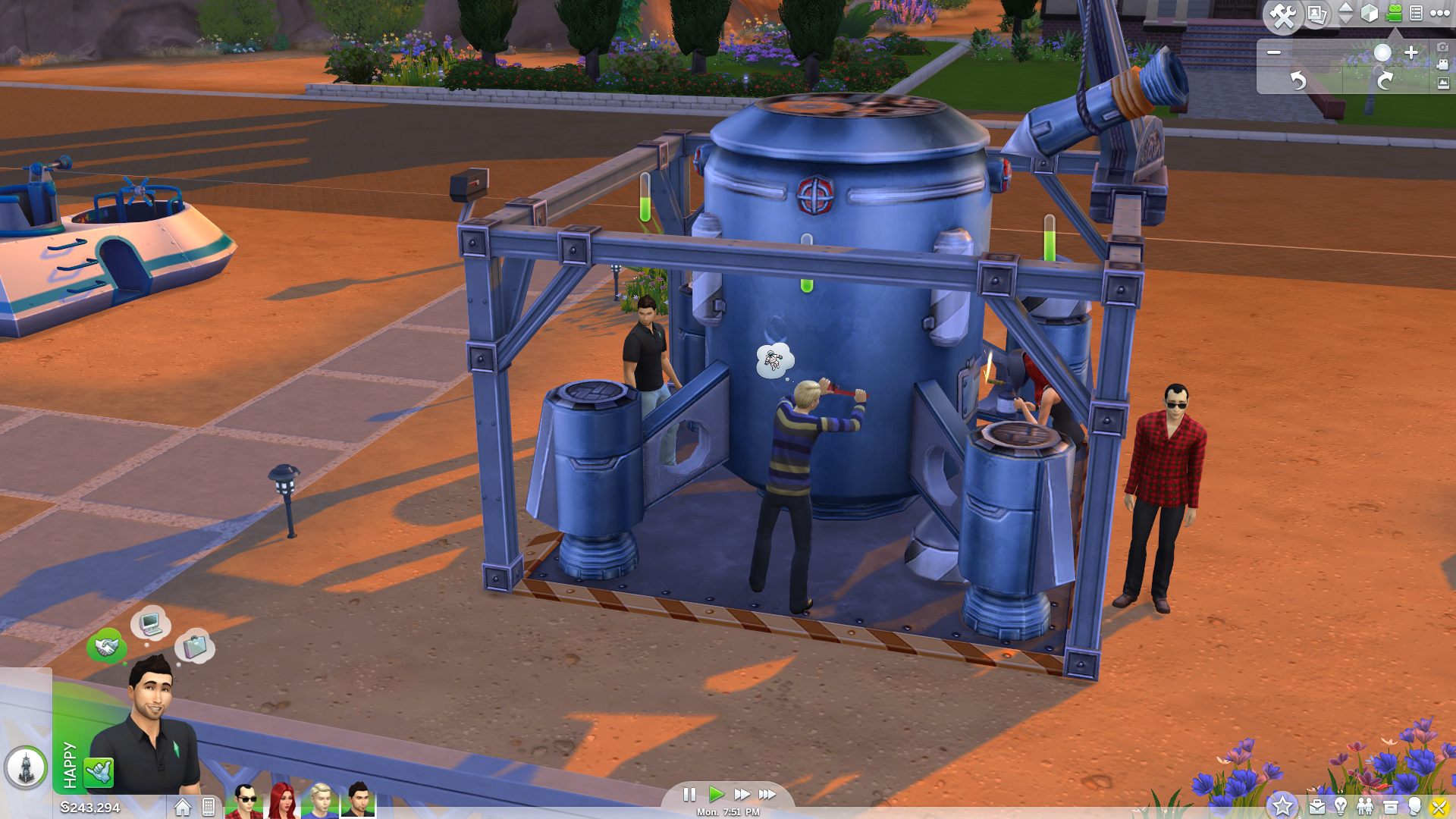Go up one floor with the up arrow
This screenshot has height=819, width=1456.
coord(1345,8)
